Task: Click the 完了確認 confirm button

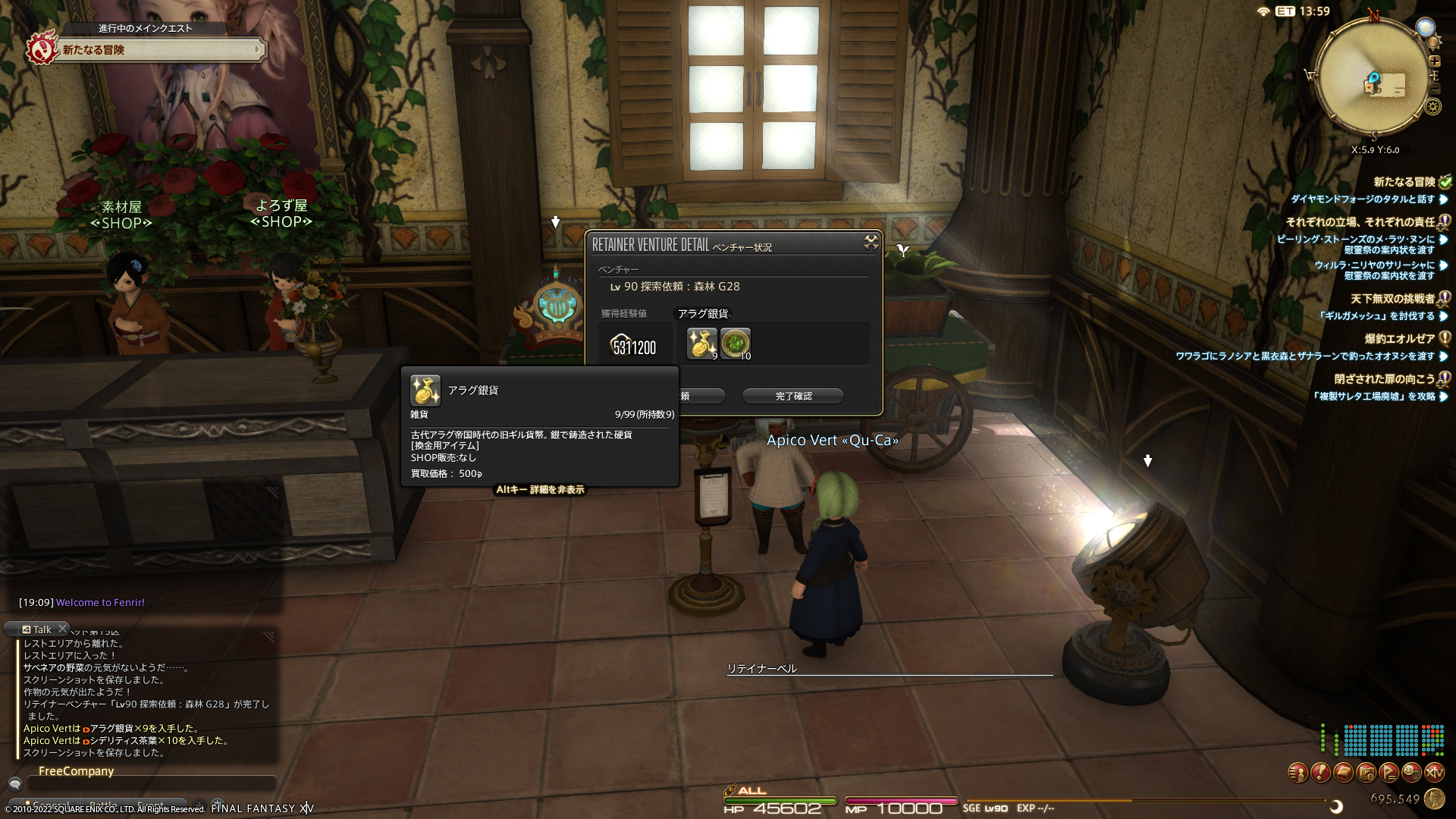Action: [x=793, y=396]
